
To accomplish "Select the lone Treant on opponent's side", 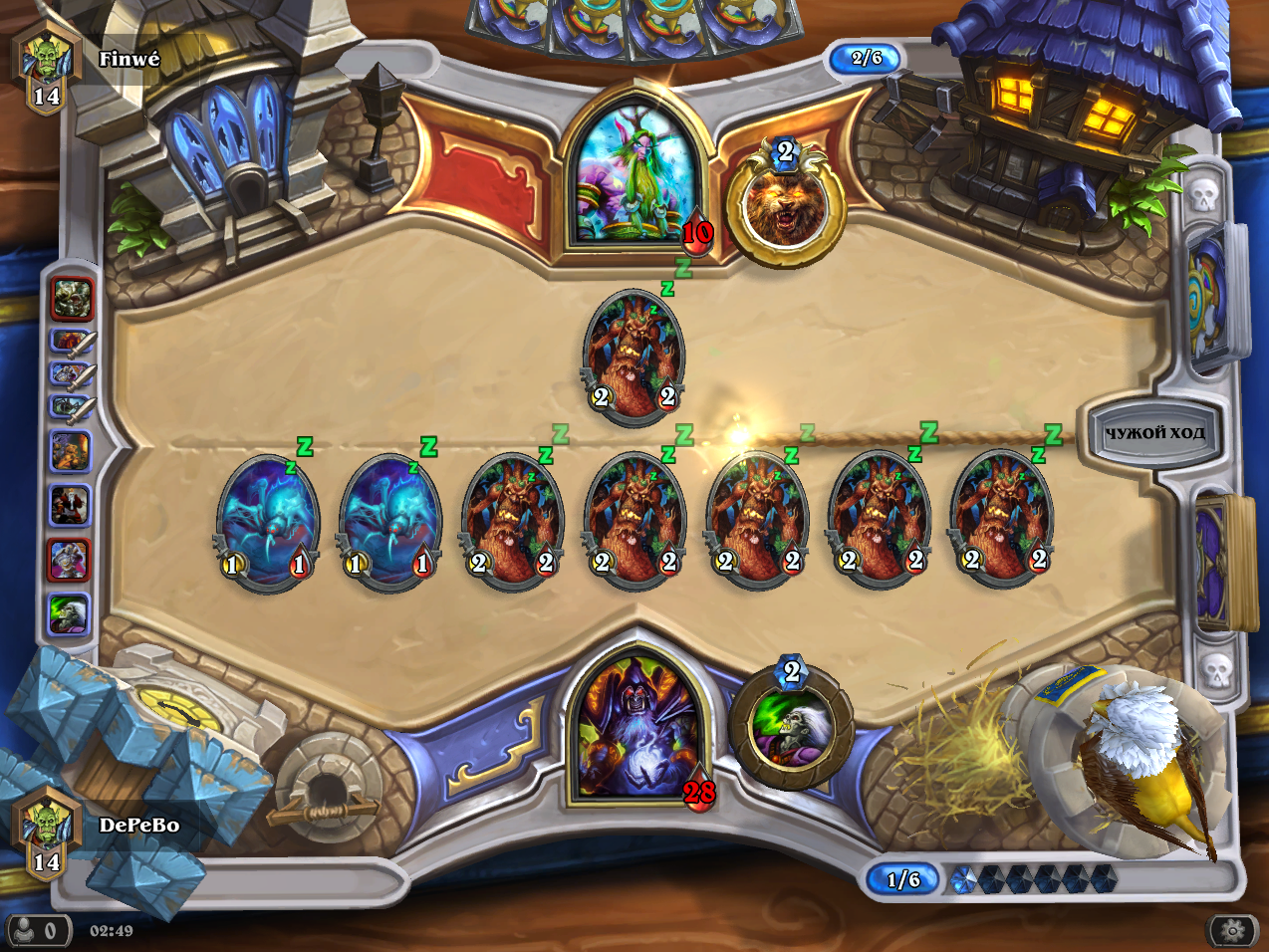I will point(634,356).
